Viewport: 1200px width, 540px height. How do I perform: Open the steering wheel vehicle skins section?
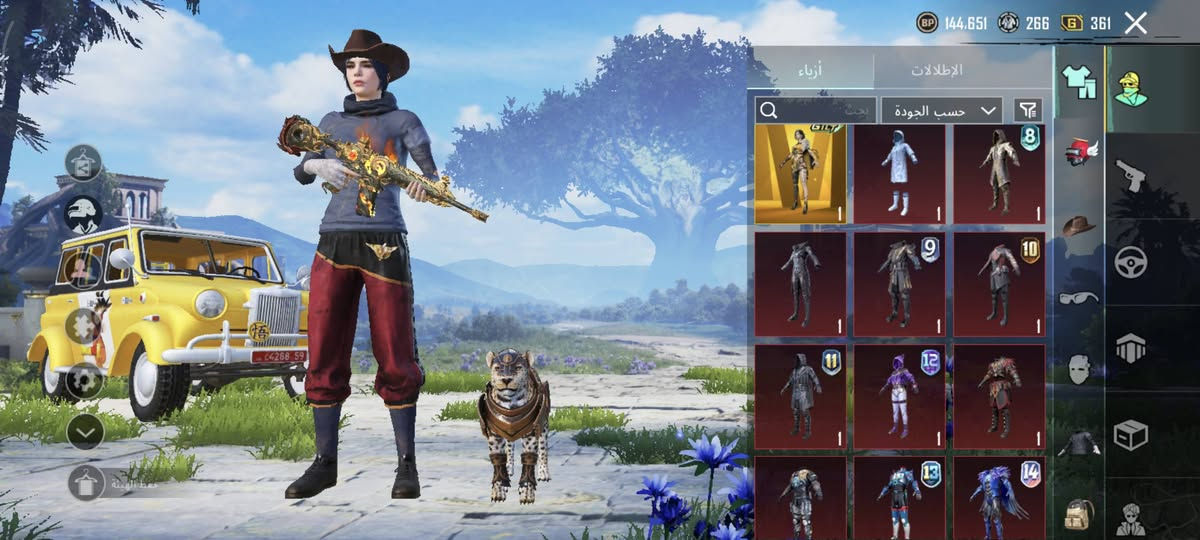pyautogui.click(x=1131, y=262)
